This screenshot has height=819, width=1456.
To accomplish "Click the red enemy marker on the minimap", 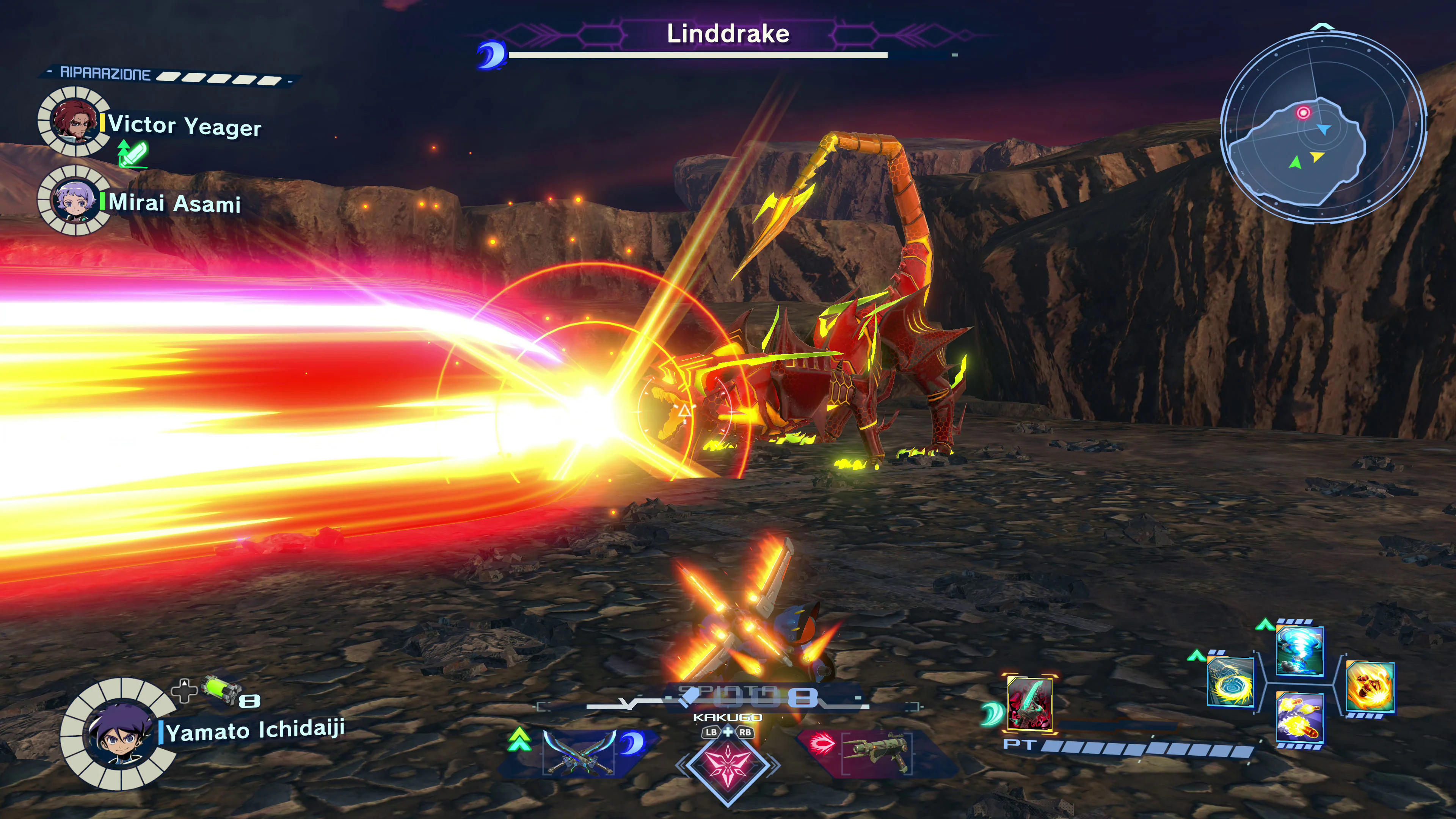I will tap(1304, 113).
